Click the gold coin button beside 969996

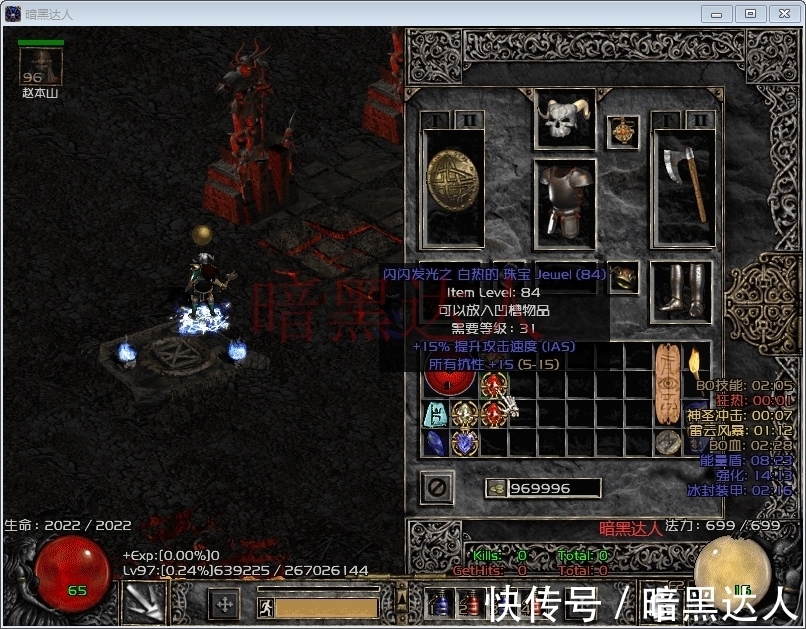click(495, 488)
